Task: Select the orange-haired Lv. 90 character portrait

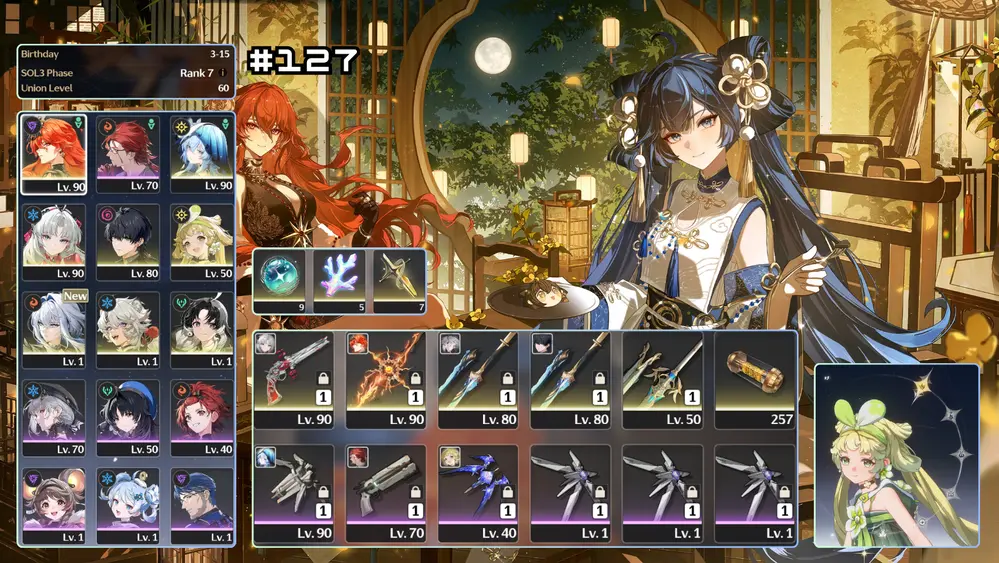Action: [x=54, y=153]
